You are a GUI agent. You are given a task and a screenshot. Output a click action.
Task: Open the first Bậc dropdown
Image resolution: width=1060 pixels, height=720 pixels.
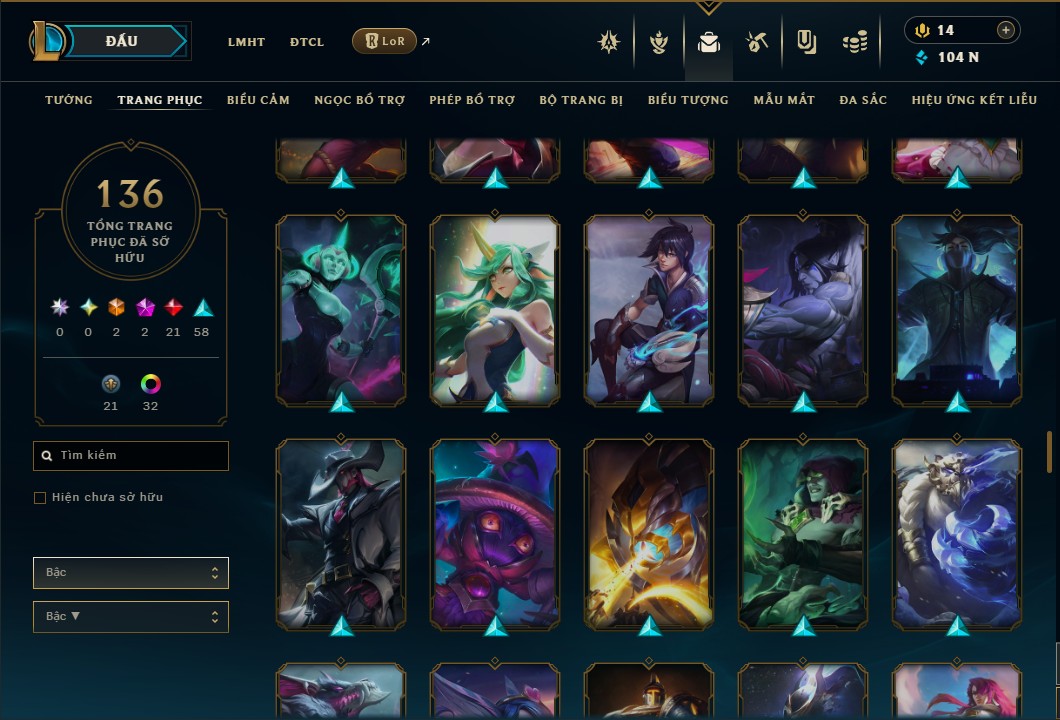tap(130, 573)
